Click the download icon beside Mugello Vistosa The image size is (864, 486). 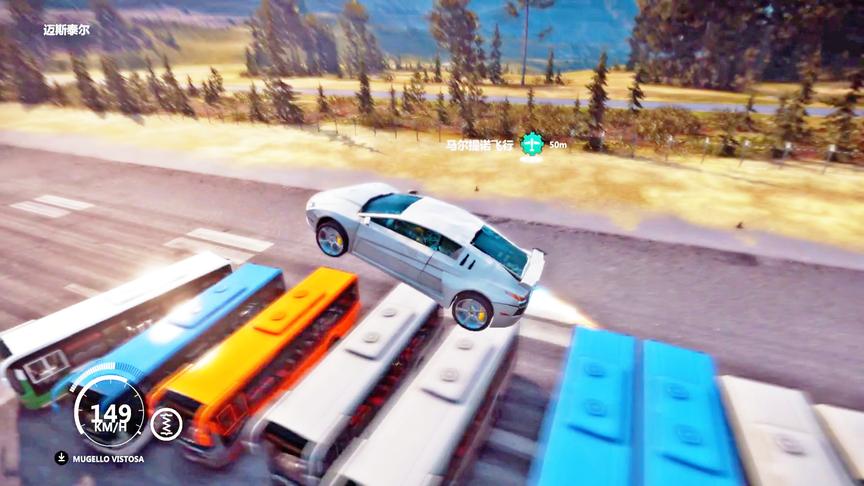tap(62, 459)
